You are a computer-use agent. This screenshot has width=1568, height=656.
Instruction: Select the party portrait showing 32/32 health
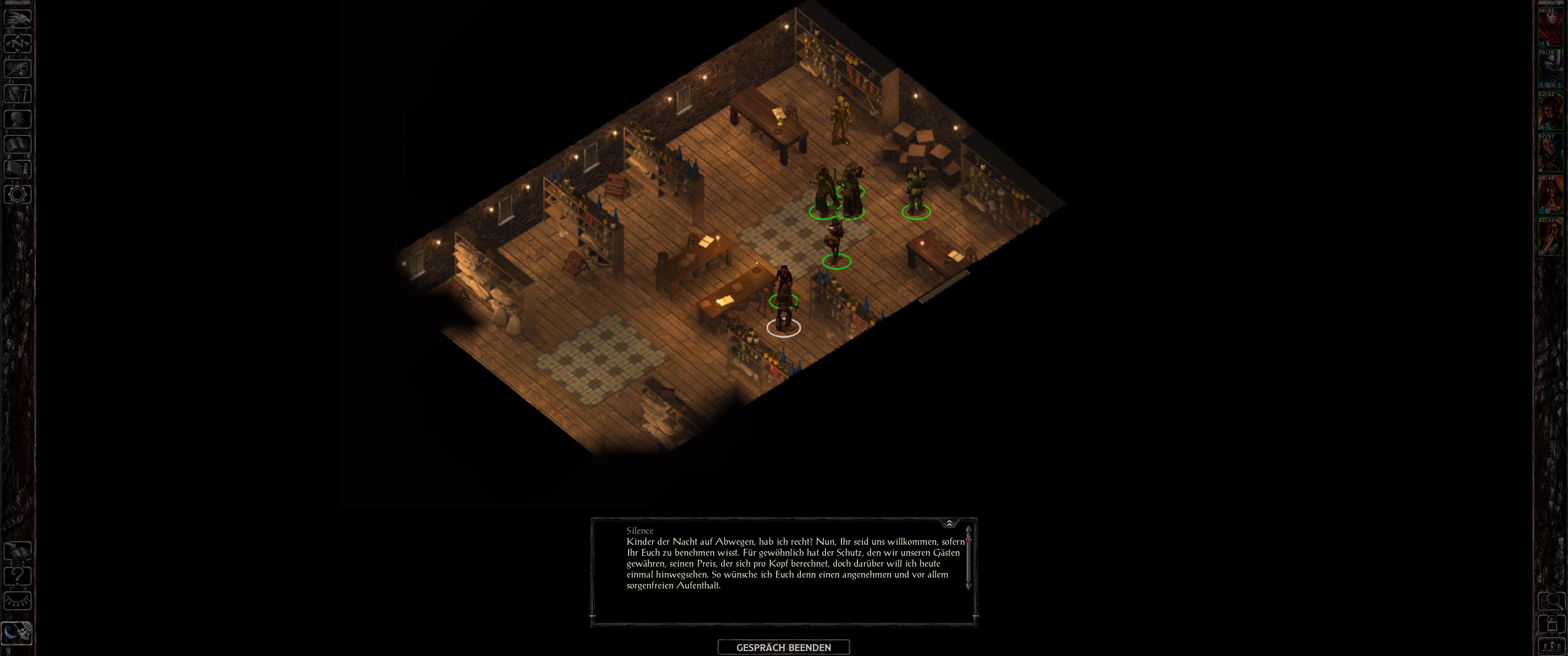pos(1550,237)
